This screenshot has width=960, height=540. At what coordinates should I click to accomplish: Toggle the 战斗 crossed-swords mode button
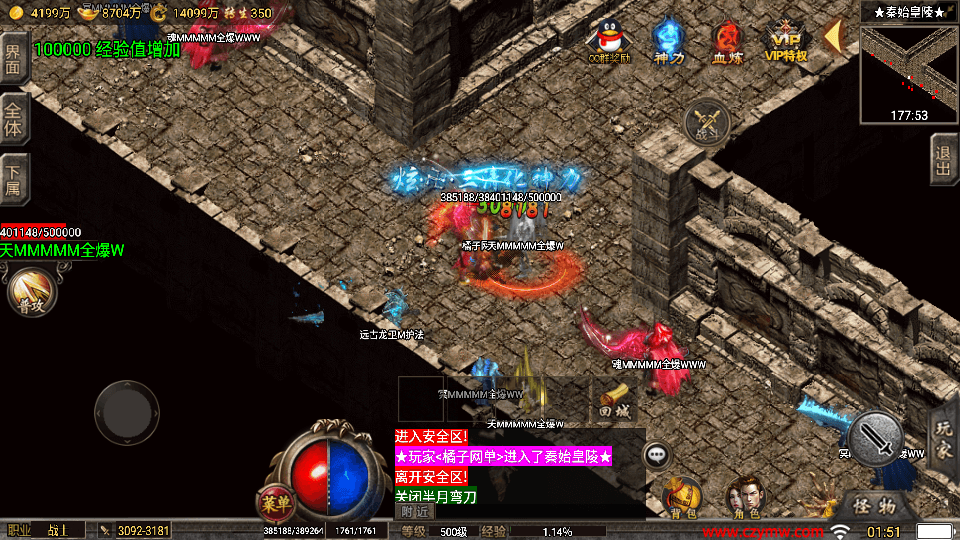[x=707, y=121]
